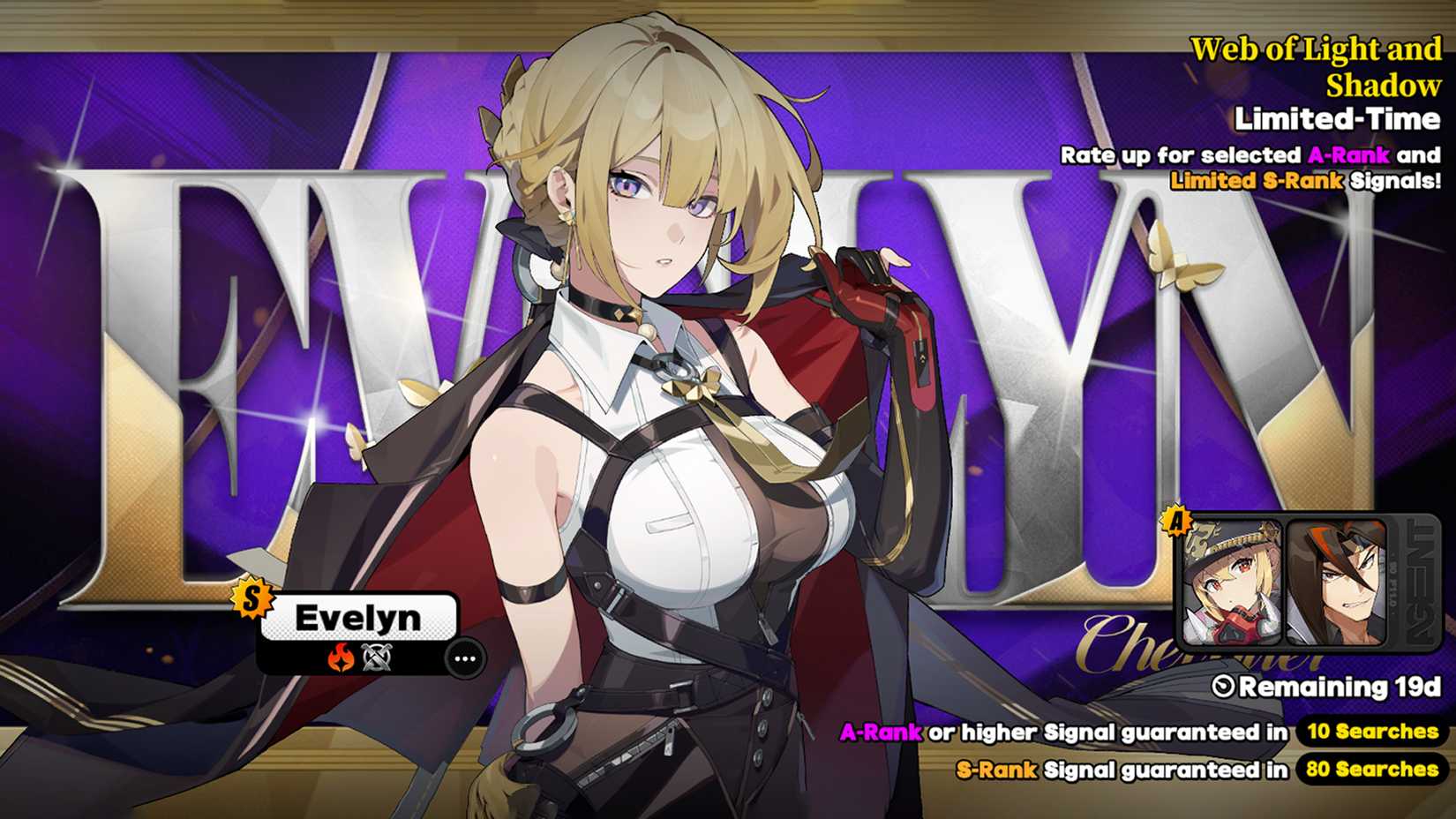Click the "Limited-Time" label
Viewport: 1456px width, 819px height.
point(1335,117)
